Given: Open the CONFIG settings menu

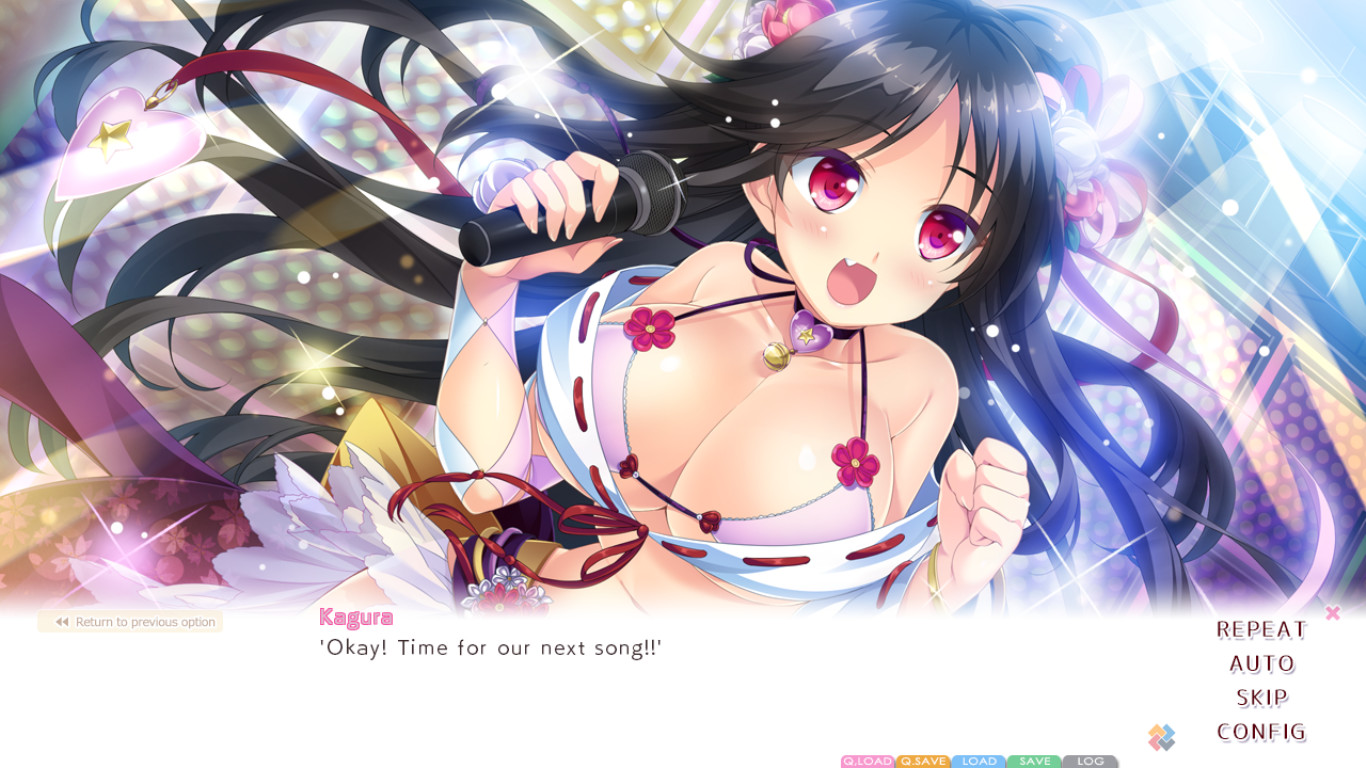Looking at the screenshot, I should 1264,729.
